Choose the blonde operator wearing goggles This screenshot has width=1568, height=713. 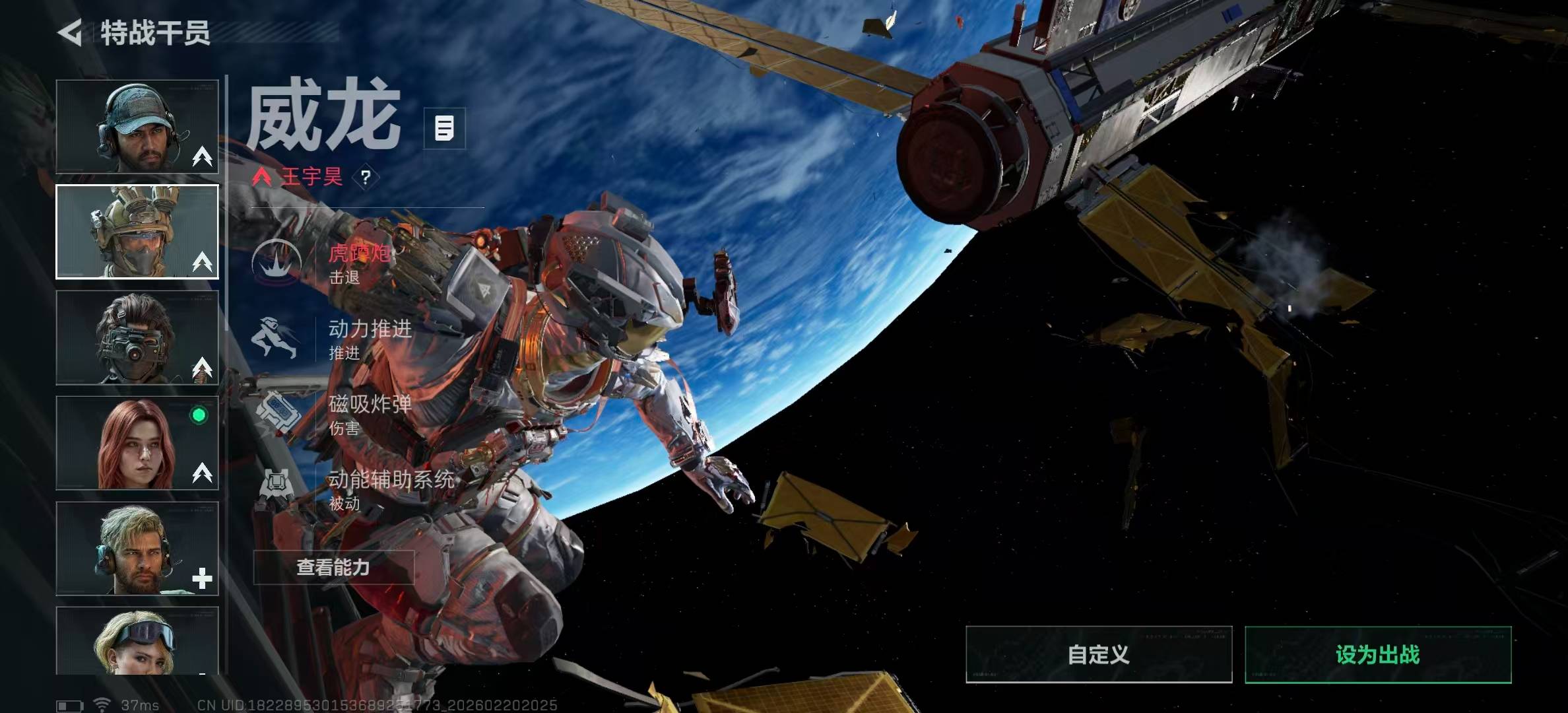pos(137,641)
